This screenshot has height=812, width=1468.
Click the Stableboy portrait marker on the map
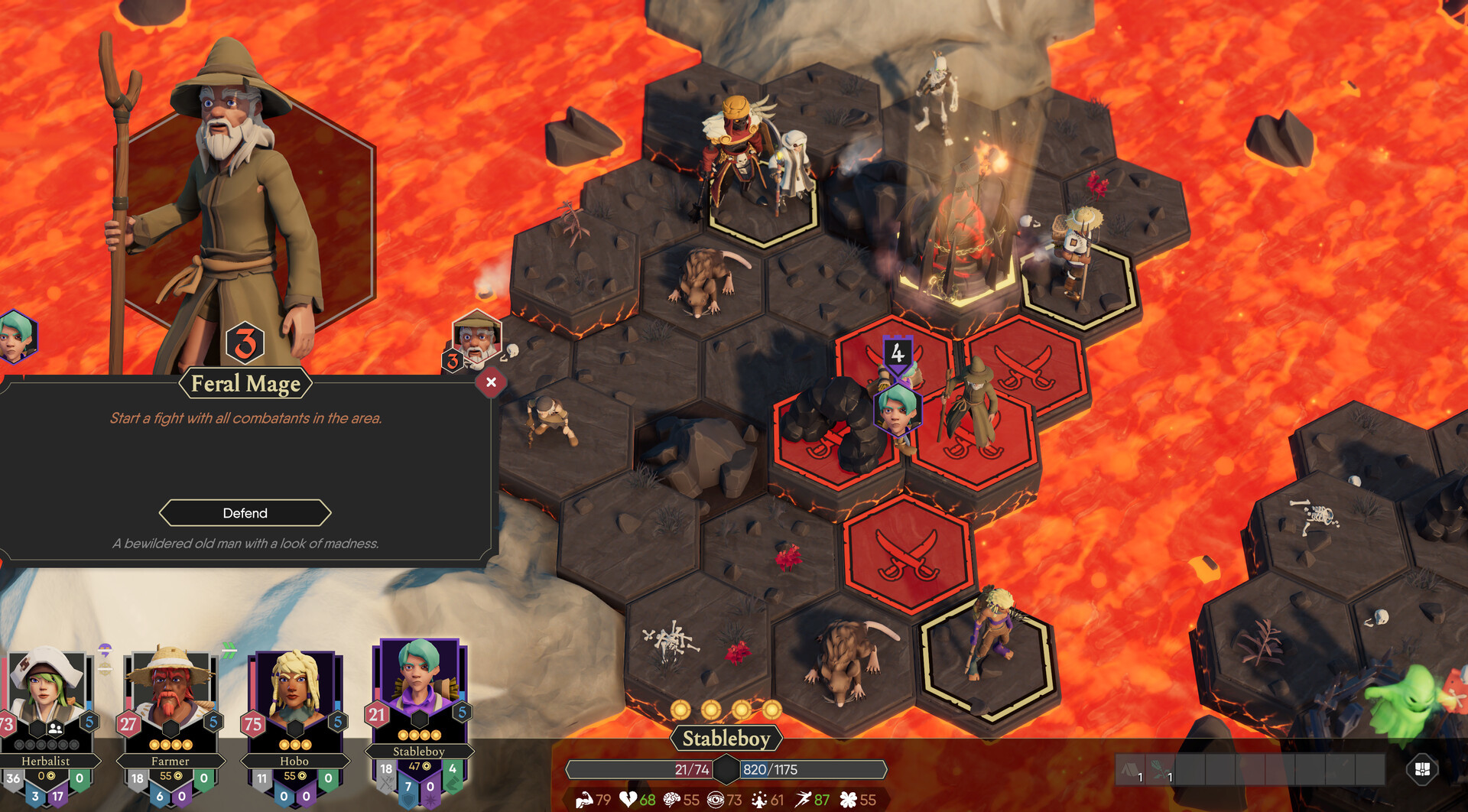(896, 409)
